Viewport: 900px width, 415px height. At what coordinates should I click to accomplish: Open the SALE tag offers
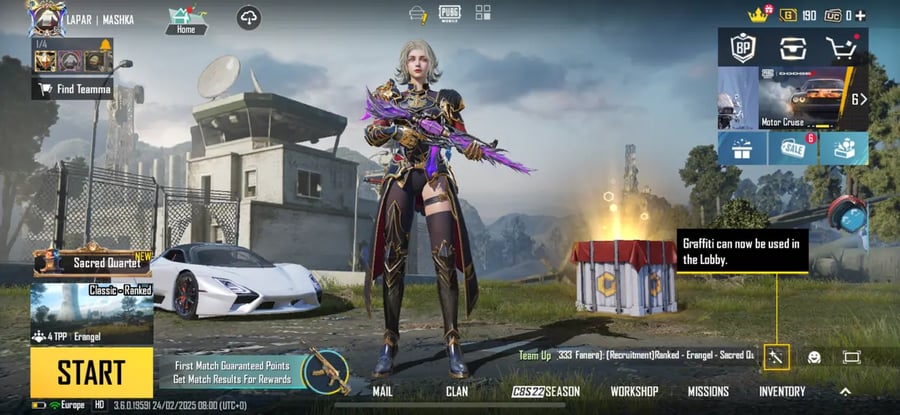click(791, 148)
